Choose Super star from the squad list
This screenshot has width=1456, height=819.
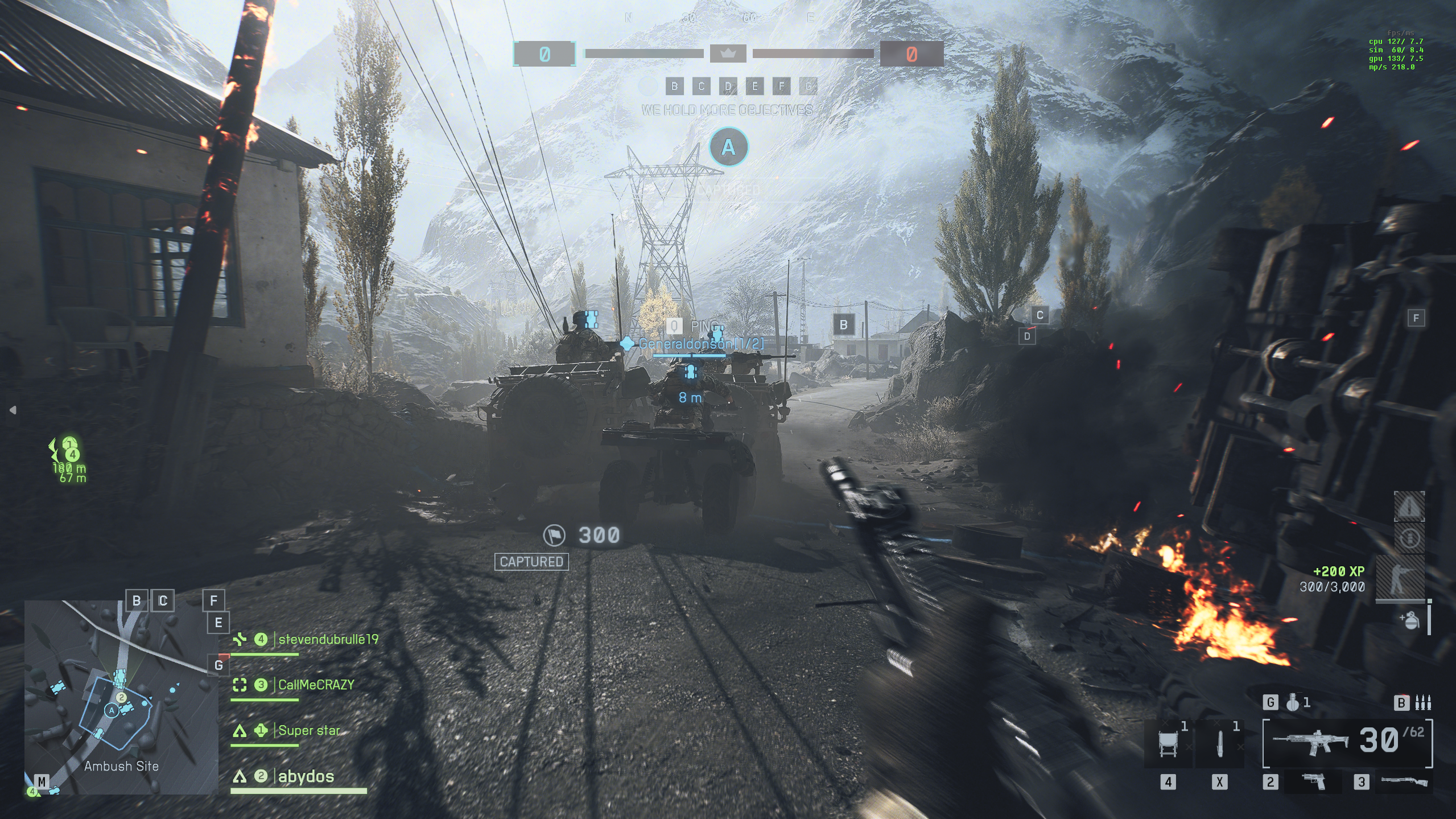click(309, 731)
